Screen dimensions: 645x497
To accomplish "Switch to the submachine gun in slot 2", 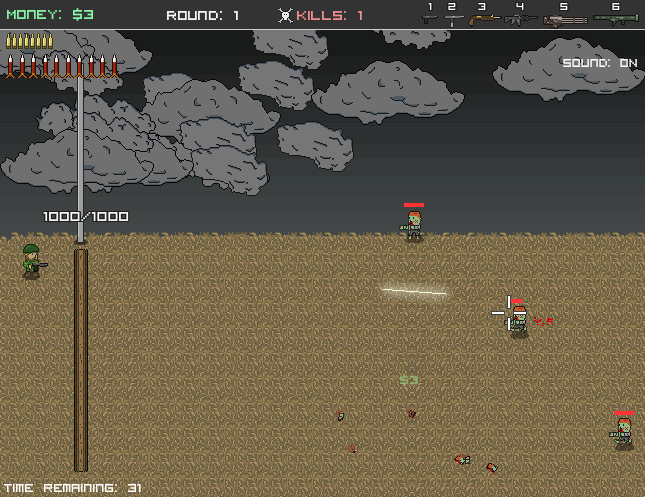I will point(454,18).
